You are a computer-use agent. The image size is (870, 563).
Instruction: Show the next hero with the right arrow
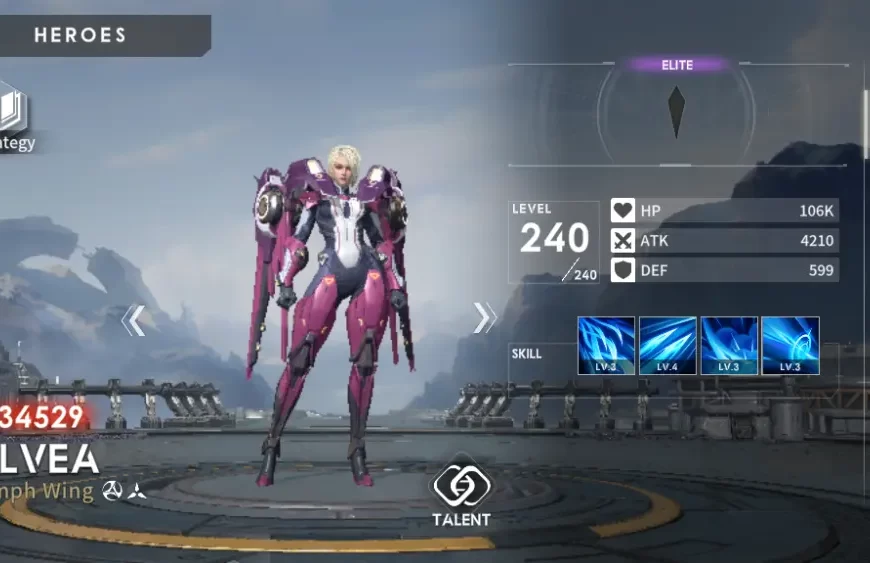[x=484, y=318]
